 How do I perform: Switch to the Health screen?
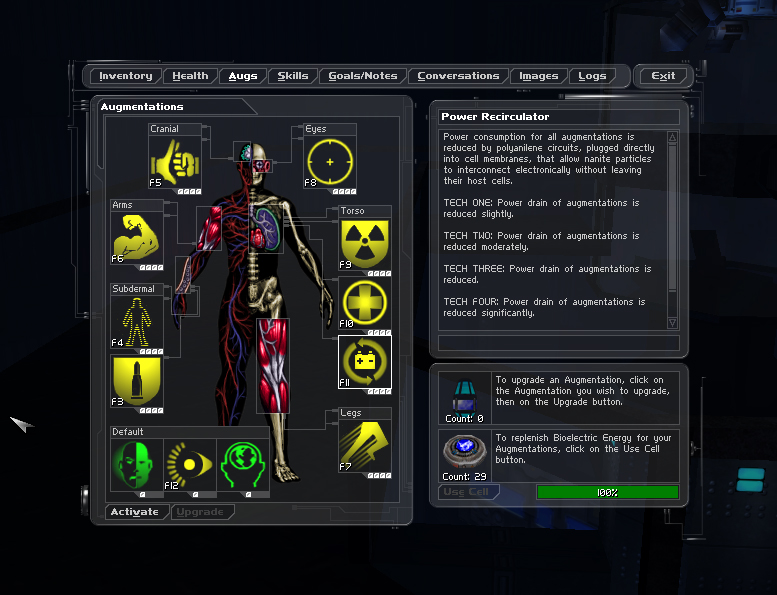(x=190, y=76)
